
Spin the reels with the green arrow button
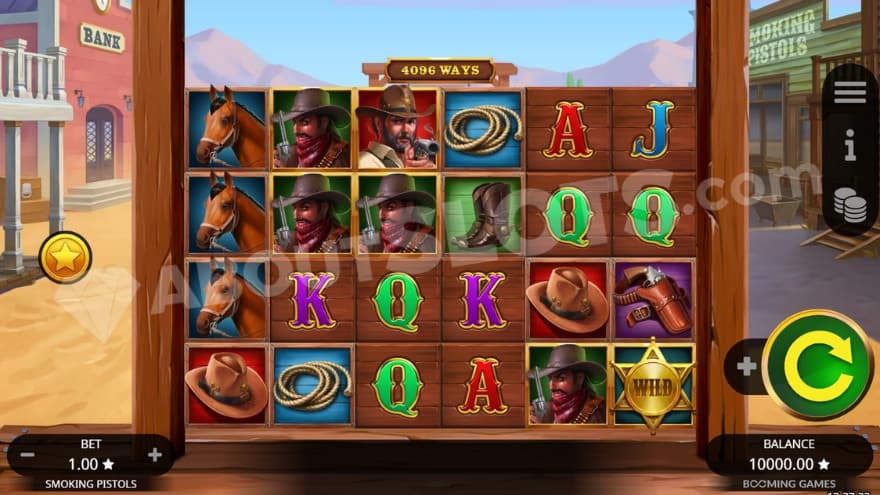(x=816, y=365)
